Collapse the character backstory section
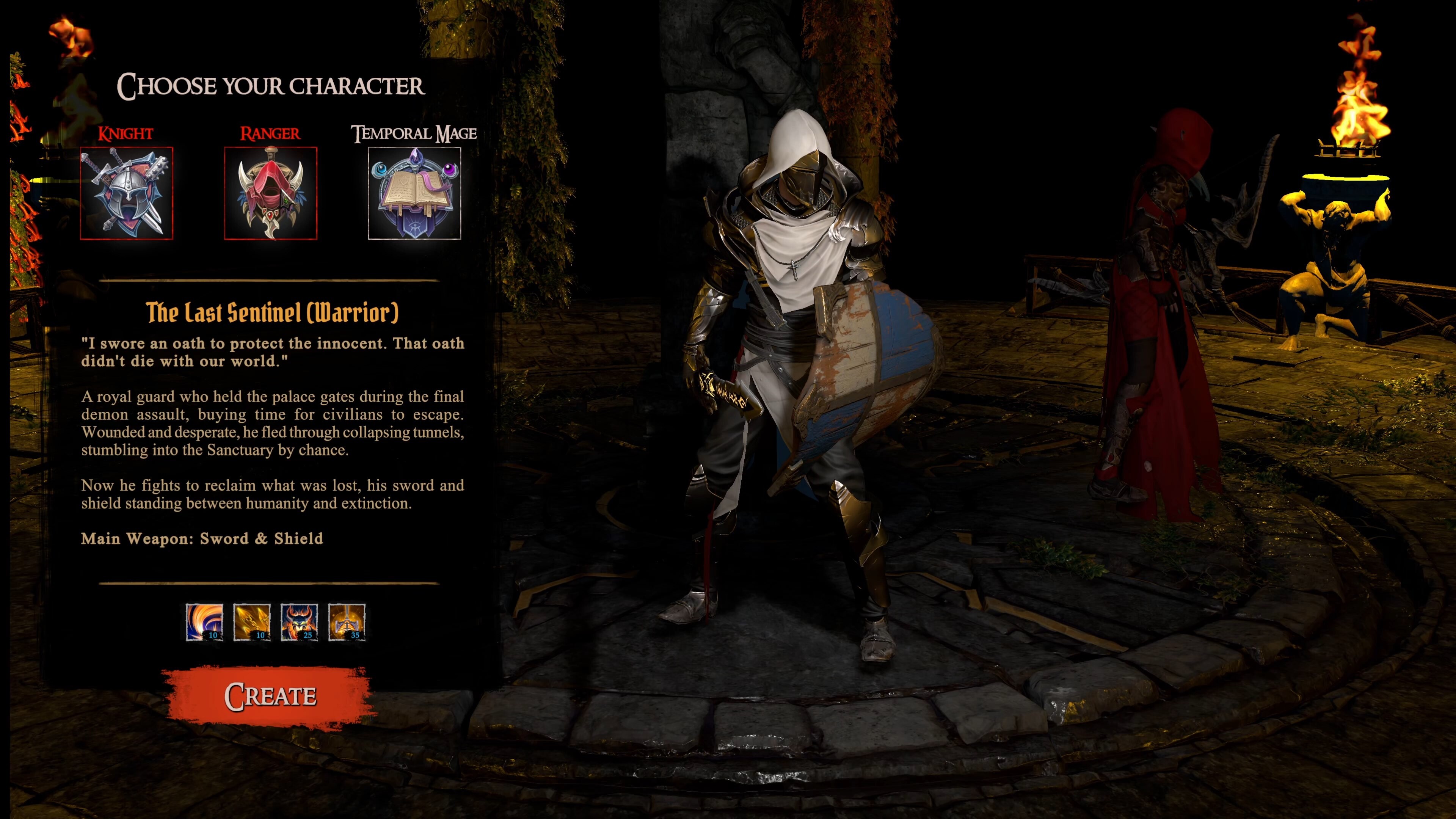The height and width of the screenshot is (819, 1456). [x=273, y=430]
